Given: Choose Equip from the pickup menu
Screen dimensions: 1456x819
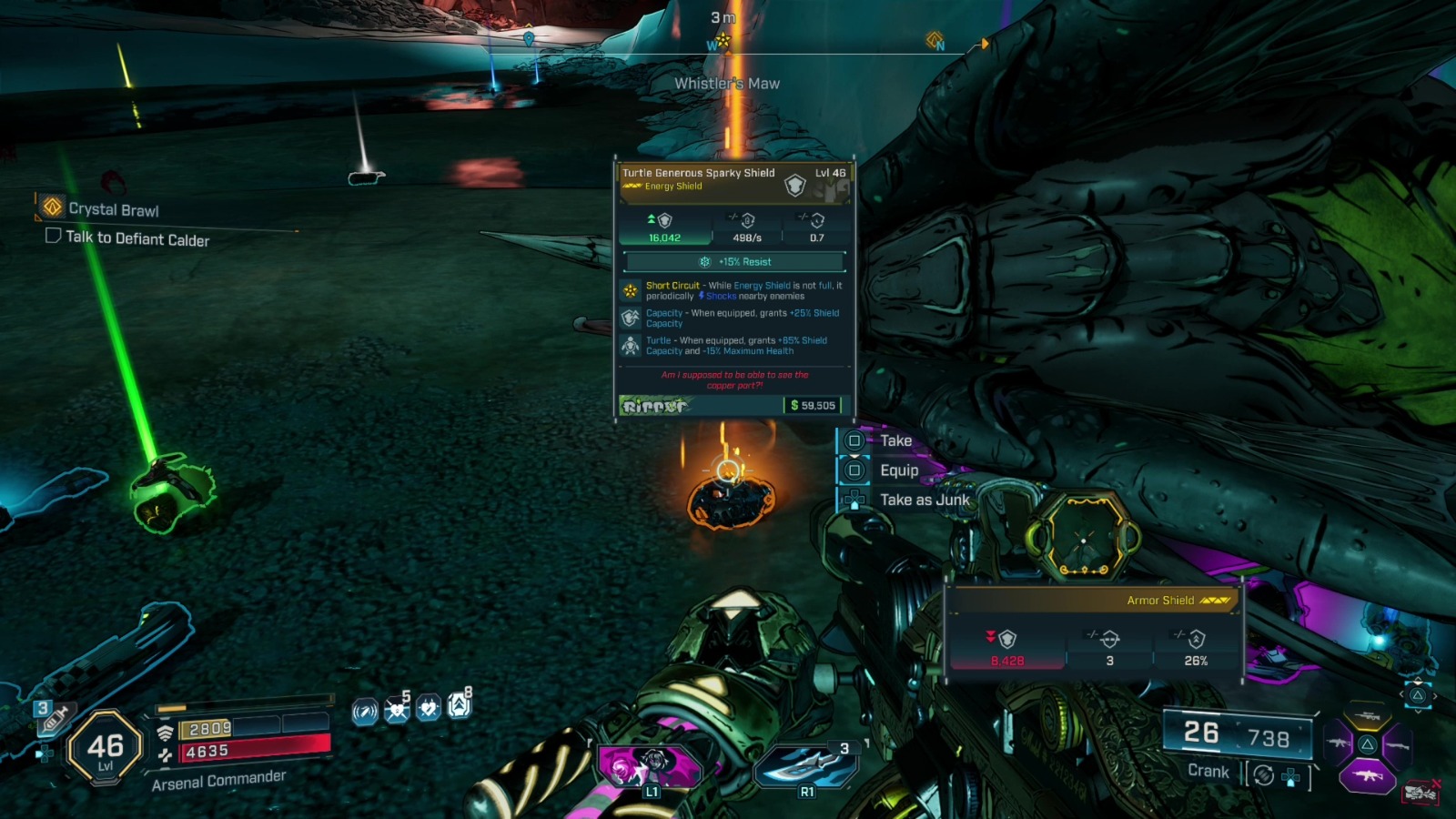Looking at the screenshot, I should (x=897, y=470).
